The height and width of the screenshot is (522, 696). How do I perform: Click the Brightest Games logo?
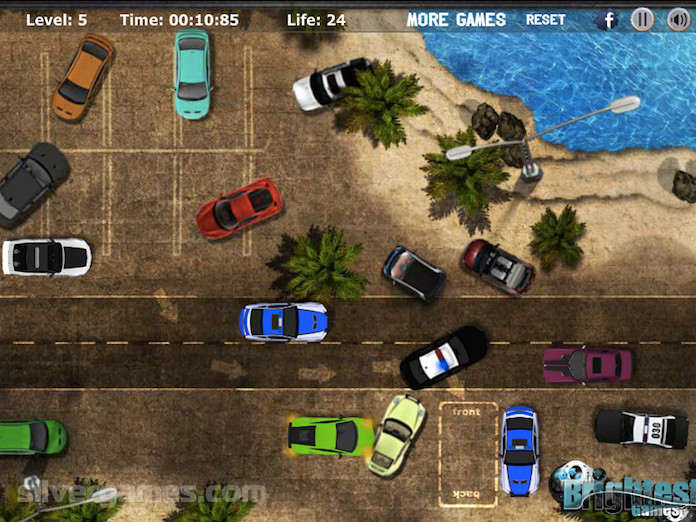pyautogui.click(x=625, y=490)
